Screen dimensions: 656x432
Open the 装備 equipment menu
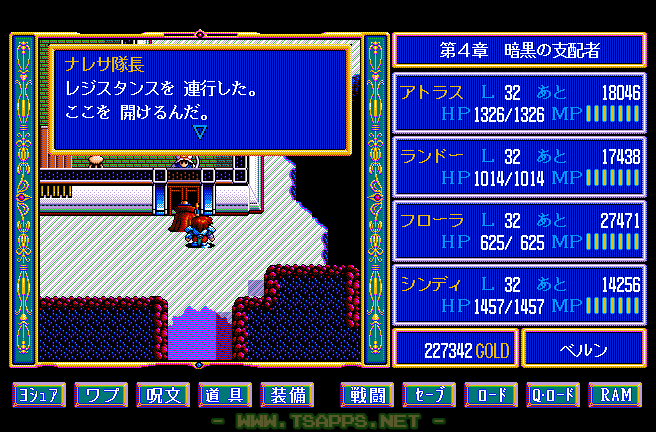[285, 395]
